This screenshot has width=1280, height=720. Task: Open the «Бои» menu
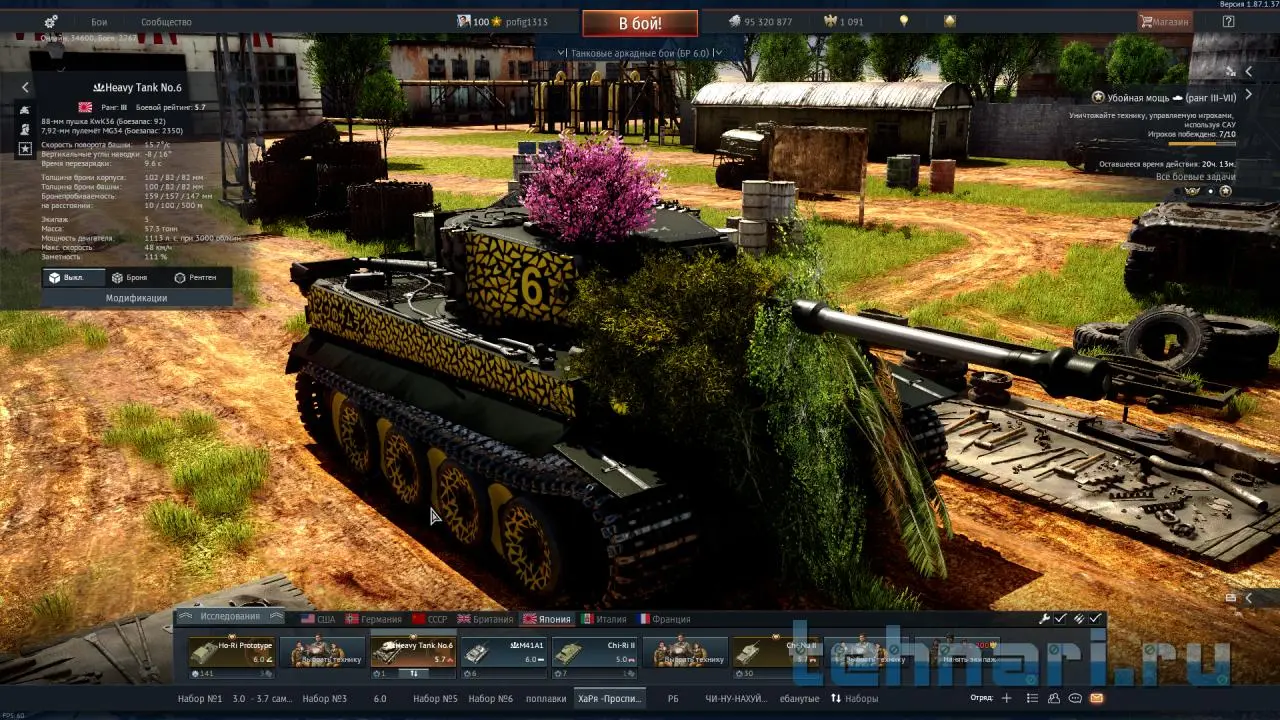pyautogui.click(x=99, y=22)
